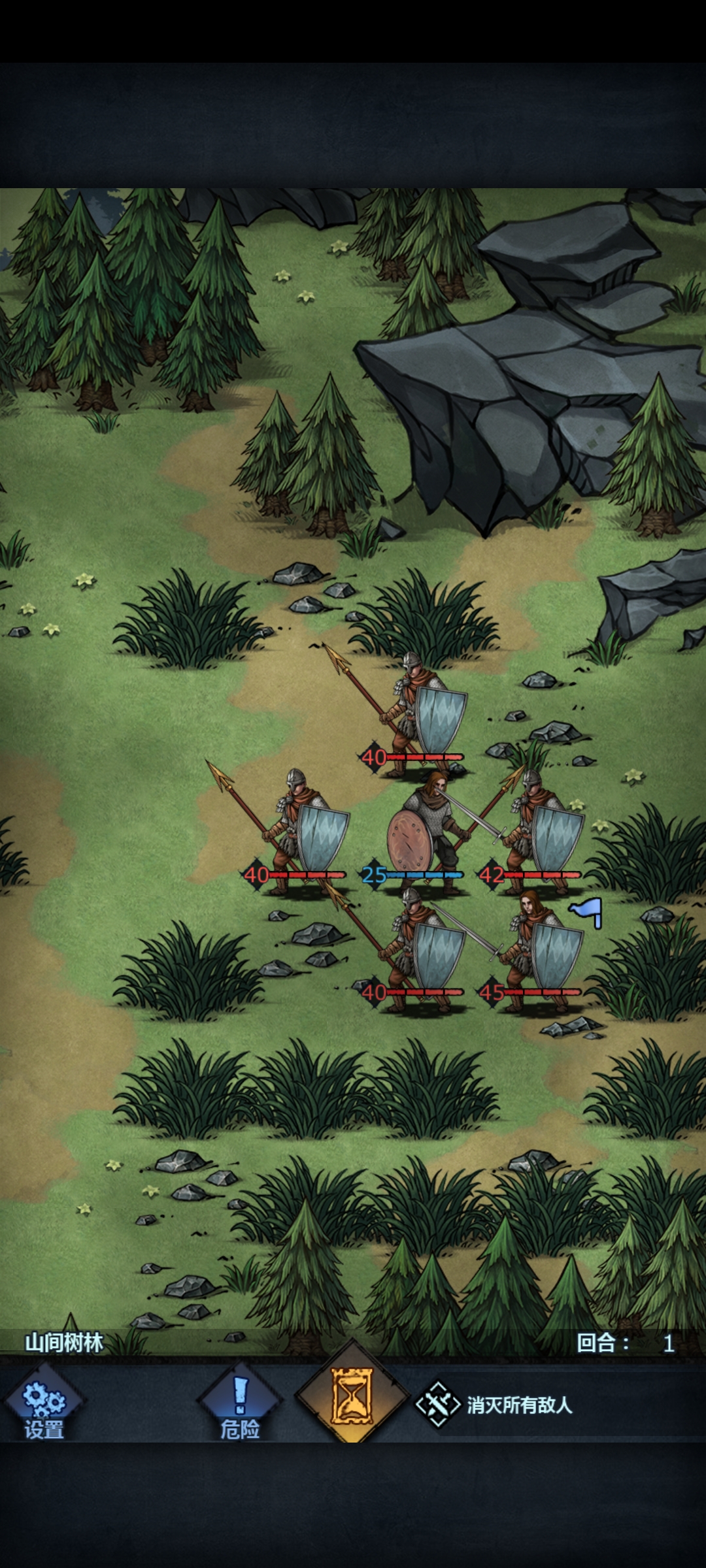Image resolution: width=706 pixels, height=1568 pixels.
Task: End turn with the hourglass button
Action: [x=352, y=1398]
